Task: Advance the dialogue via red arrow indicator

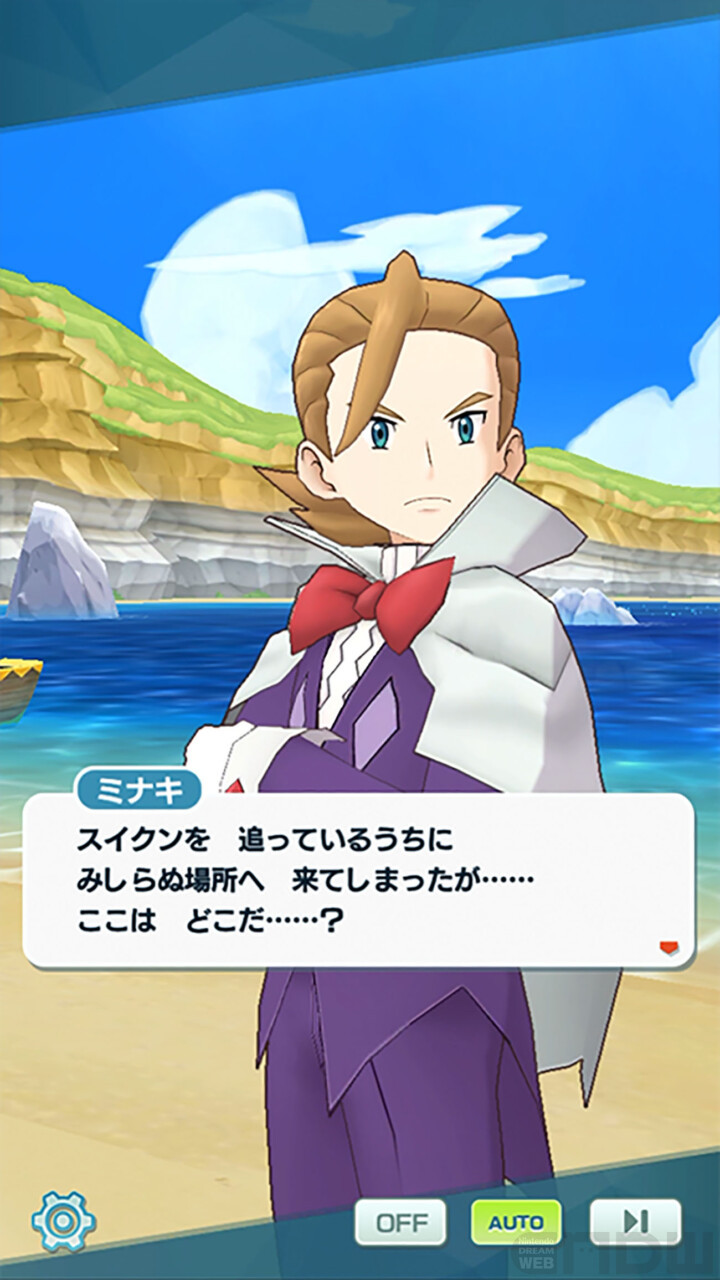Action: pyautogui.click(x=669, y=947)
